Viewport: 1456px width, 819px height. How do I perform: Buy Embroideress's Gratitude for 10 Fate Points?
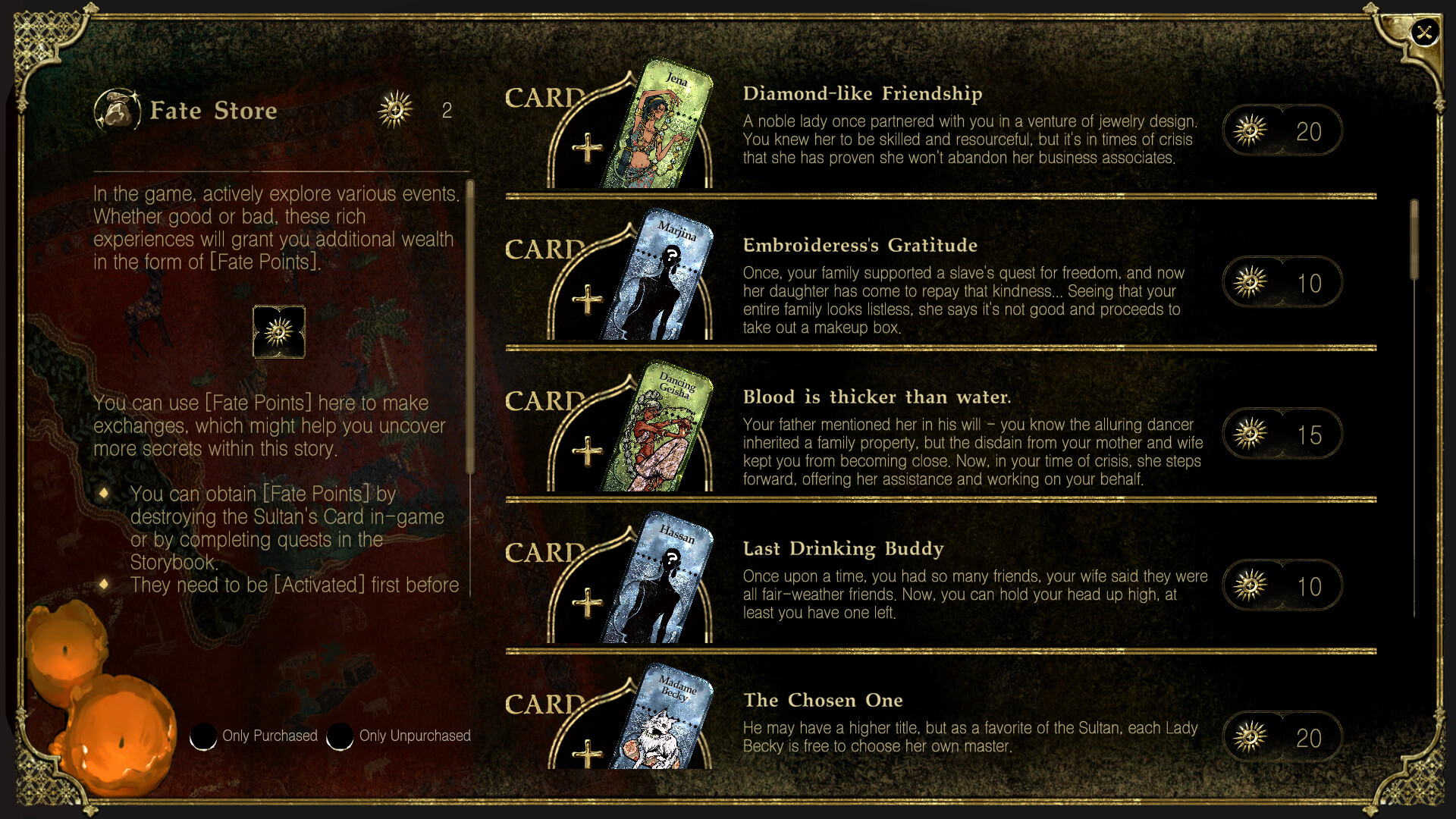1282,281
